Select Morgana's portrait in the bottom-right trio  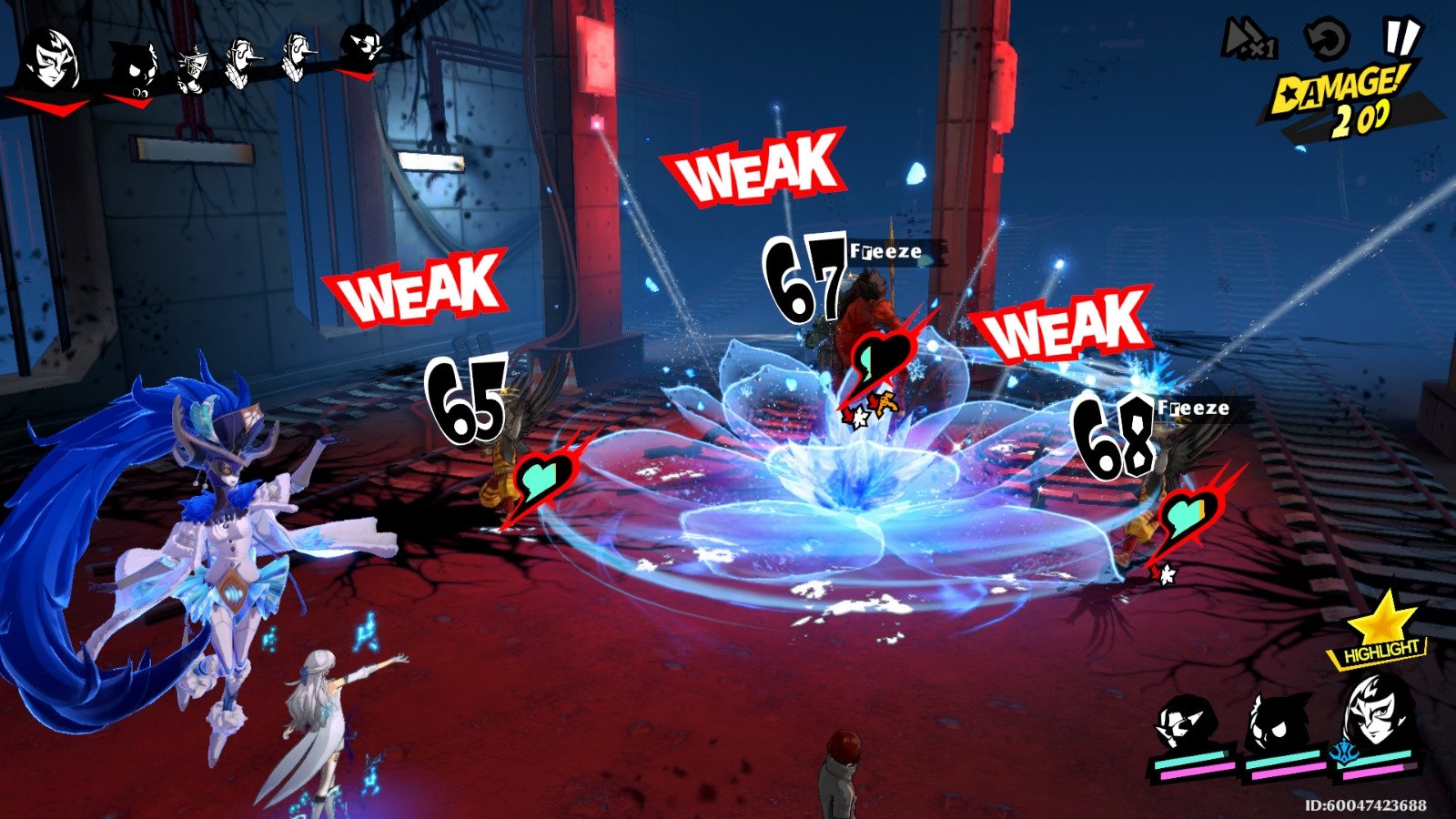(1277, 719)
